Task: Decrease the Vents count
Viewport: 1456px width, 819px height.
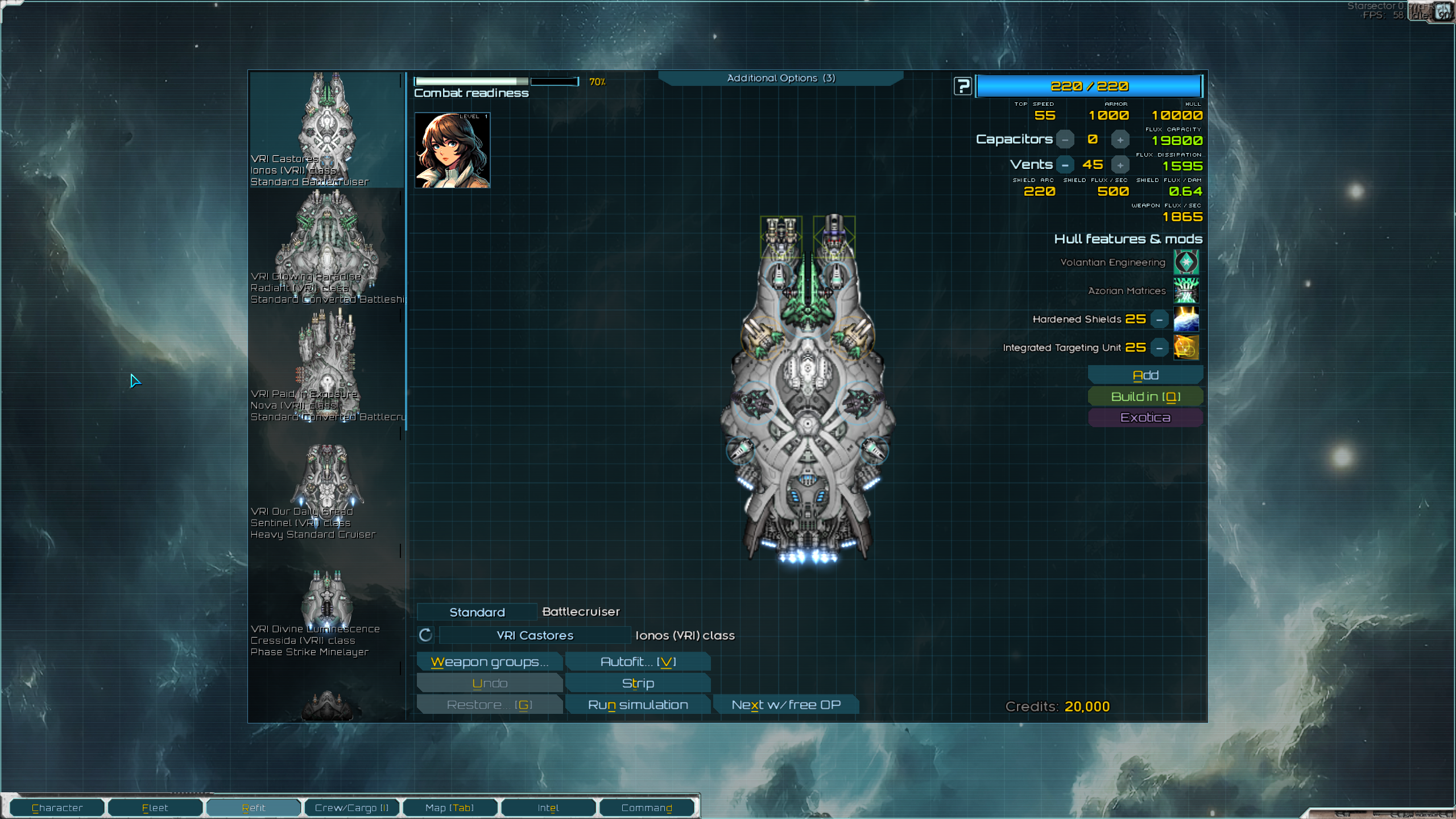Action: pos(1065,165)
